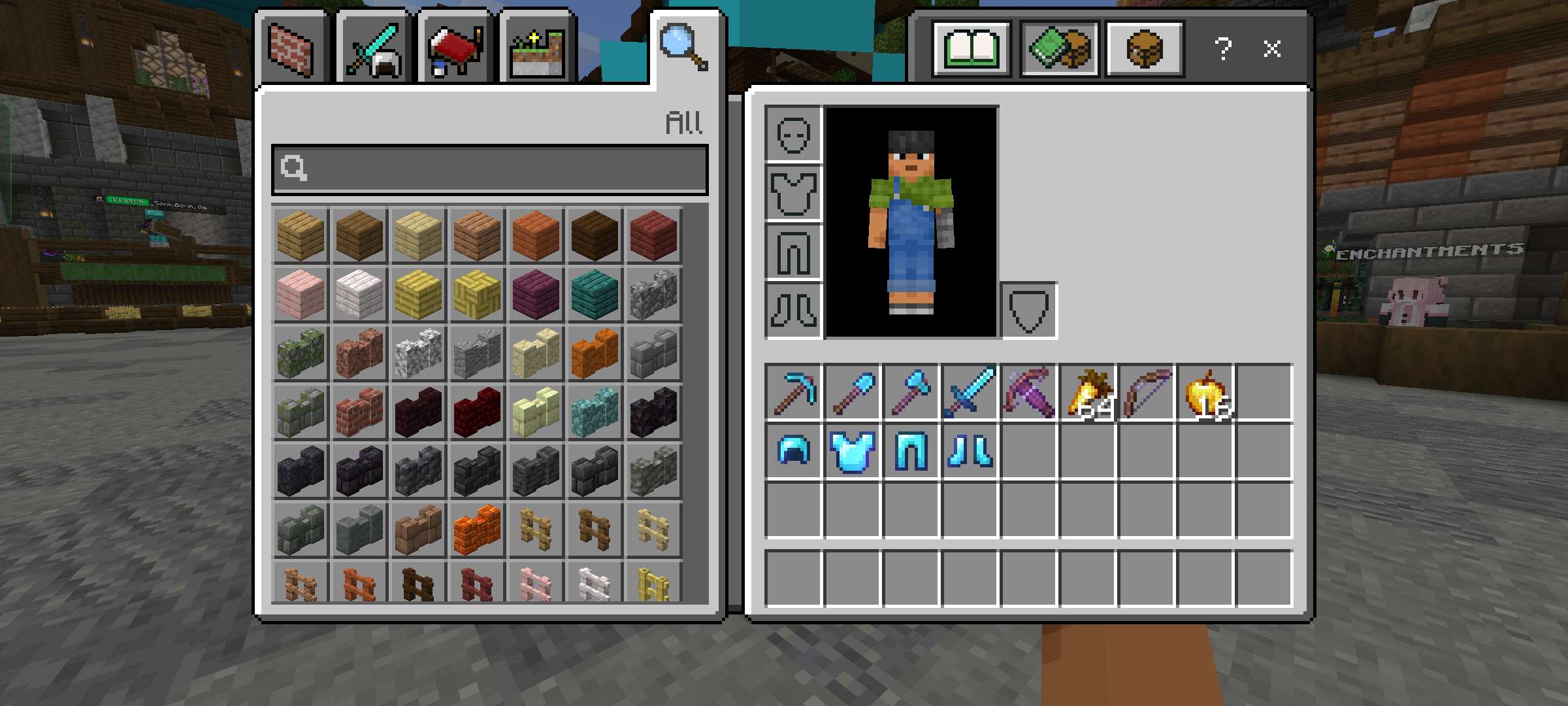Select the diamond chestplate item
1568x706 pixels.
click(853, 451)
